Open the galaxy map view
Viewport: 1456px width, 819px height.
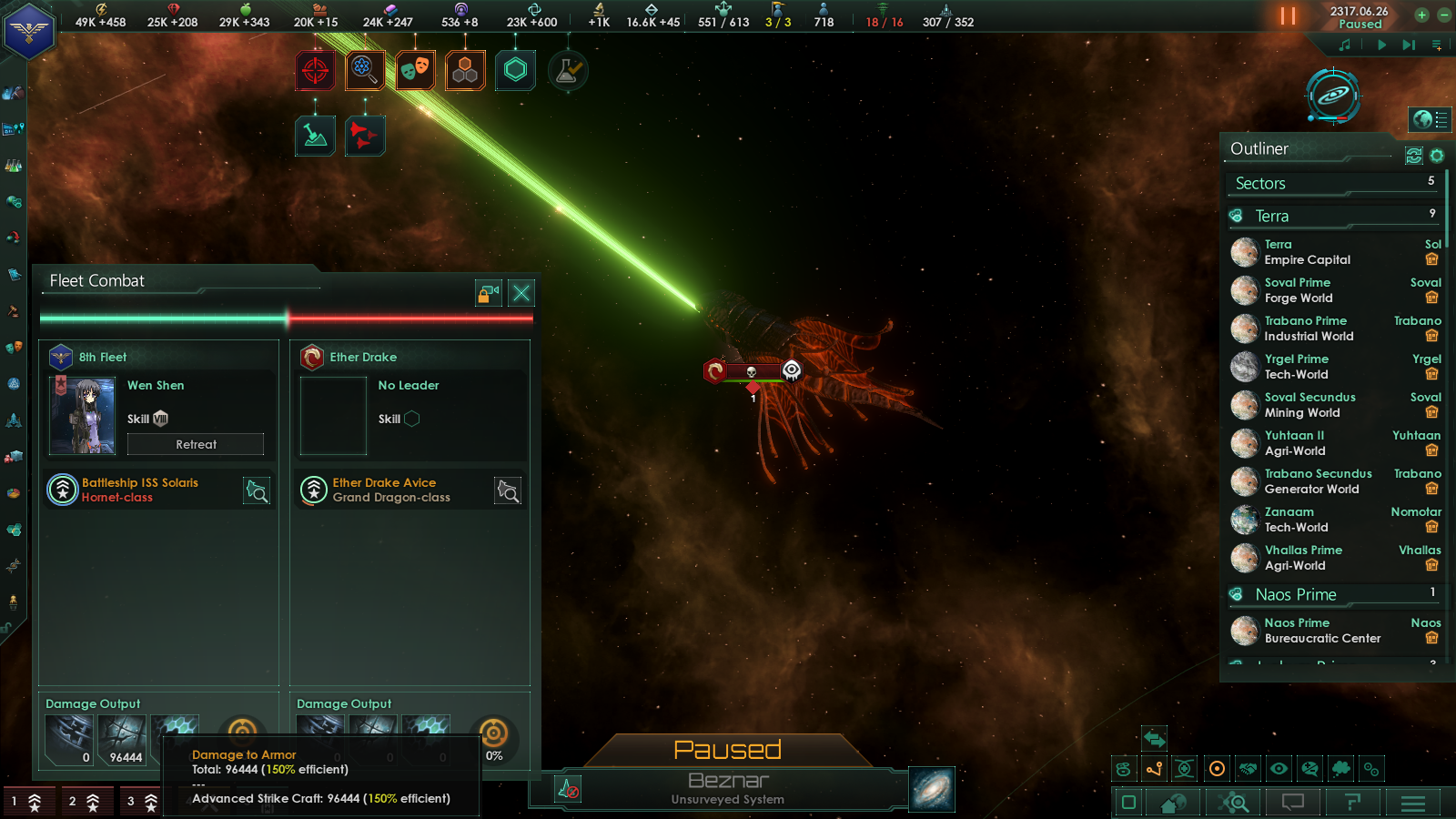932,789
